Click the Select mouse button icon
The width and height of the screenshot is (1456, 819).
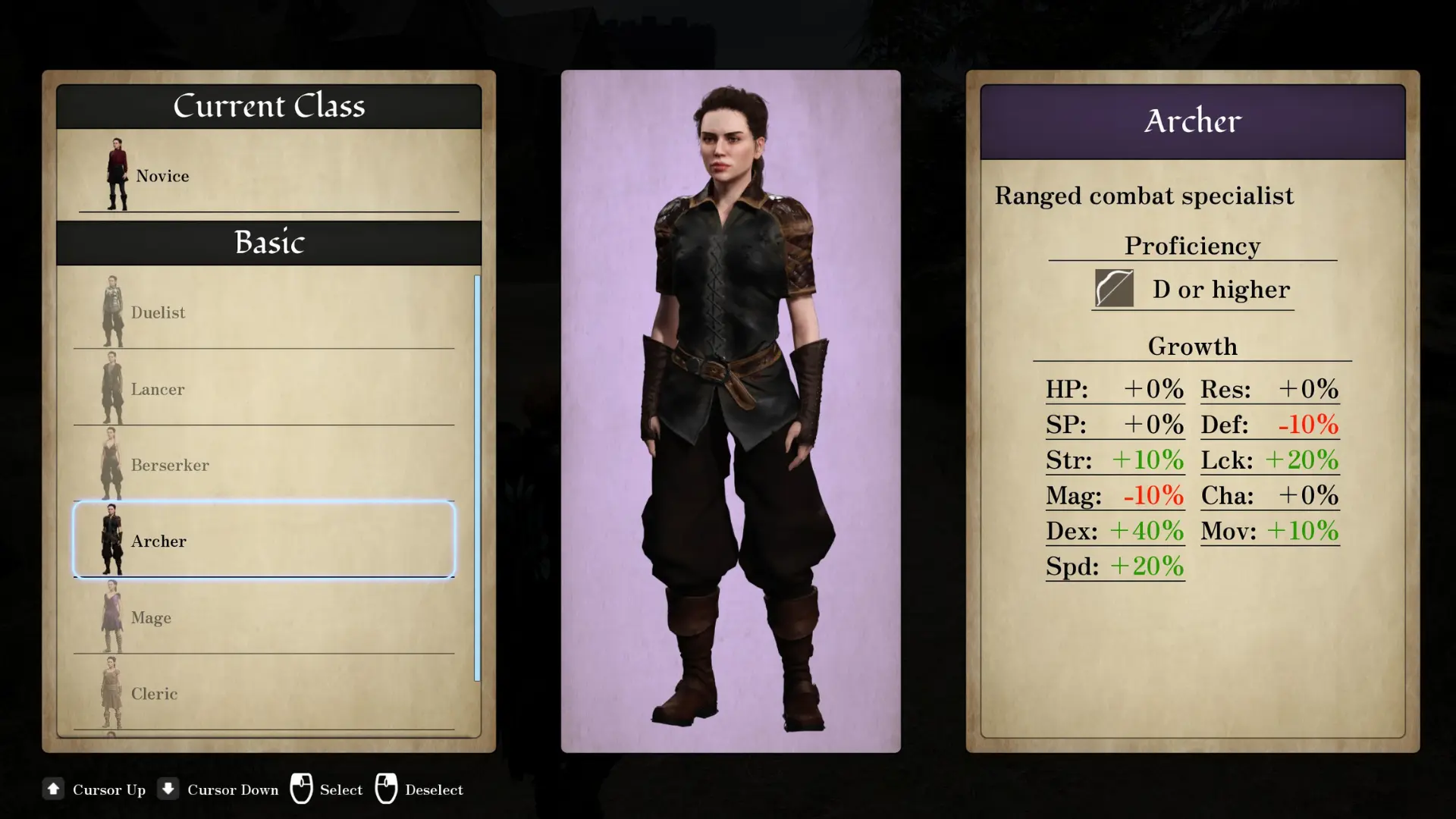click(x=303, y=789)
